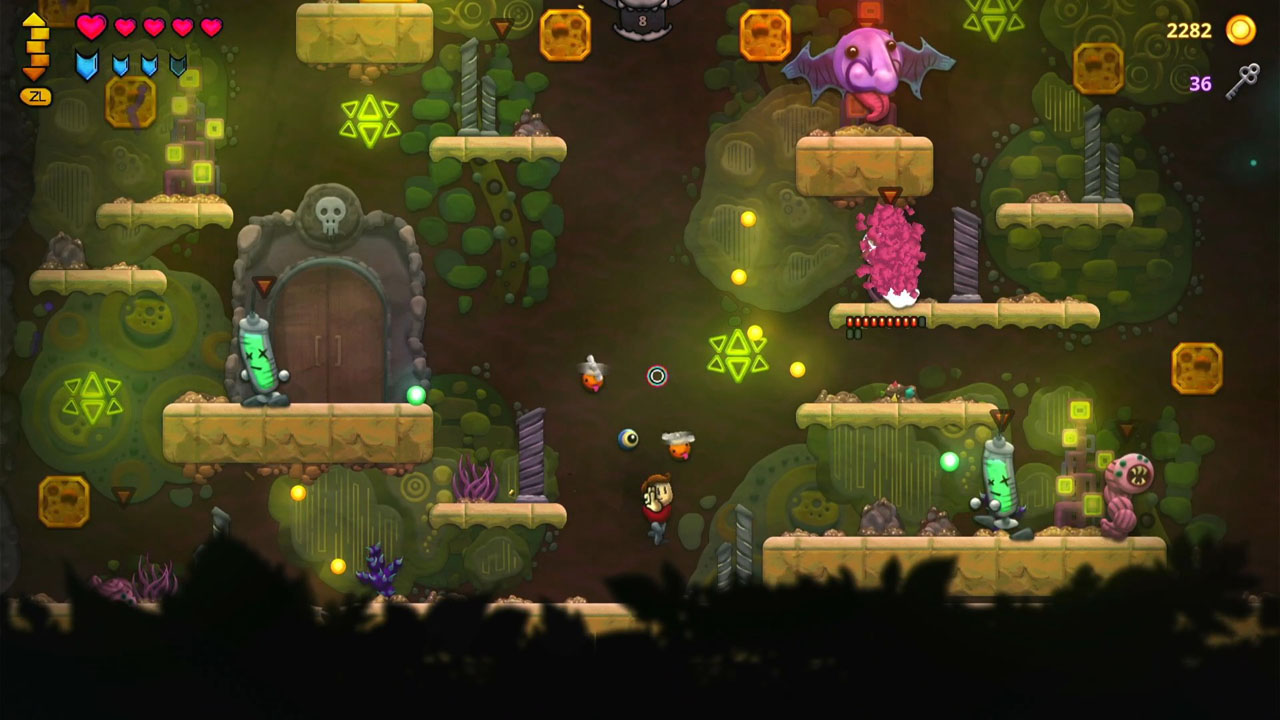The width and height of the screenshot is (1280, 720).
Task: Click the second blue shield icon under the hearts
Action: [120, 65]
